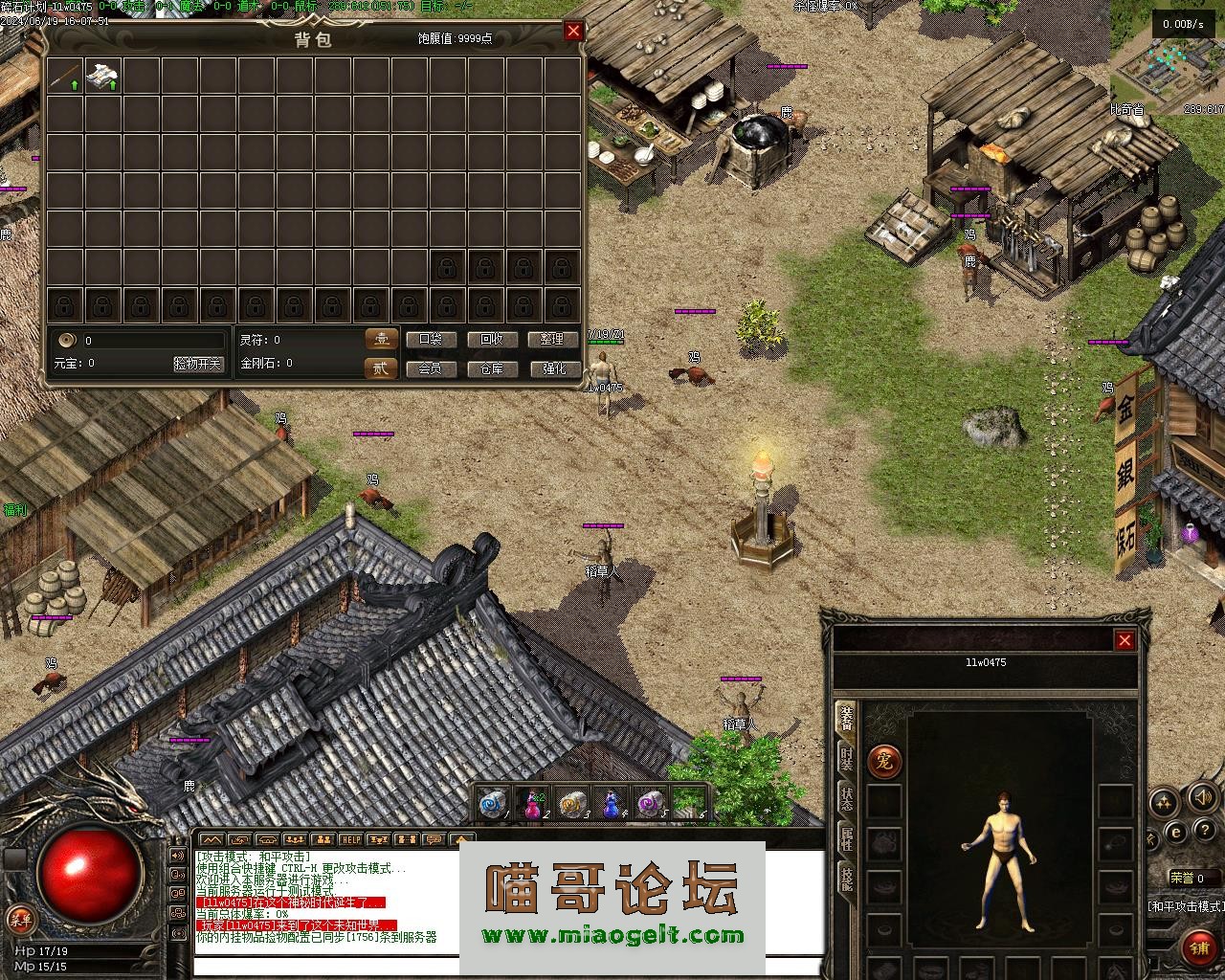Image resolution: width=1225 pixels, height=980 pixels.
Task: Toggle sound with the speaker icon
Action: click(1202, 796)
